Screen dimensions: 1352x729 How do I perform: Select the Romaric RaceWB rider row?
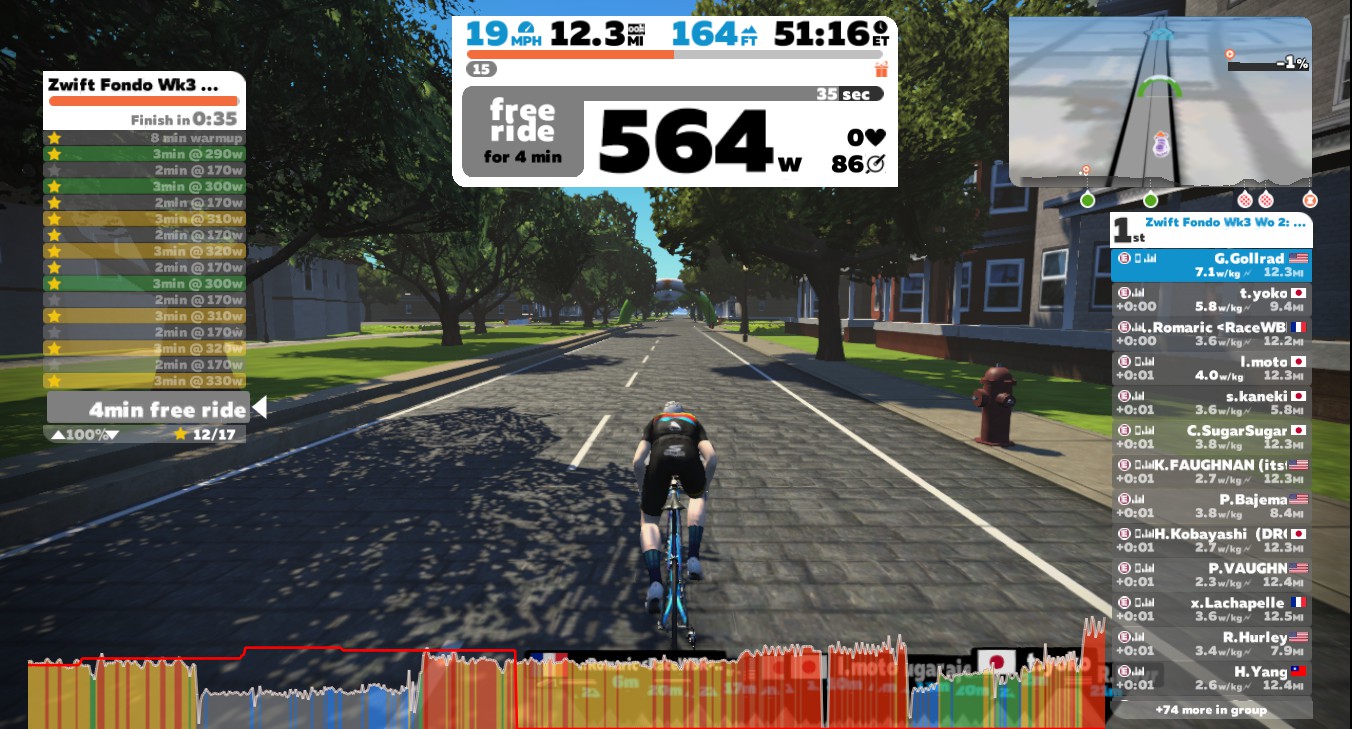1211,334
